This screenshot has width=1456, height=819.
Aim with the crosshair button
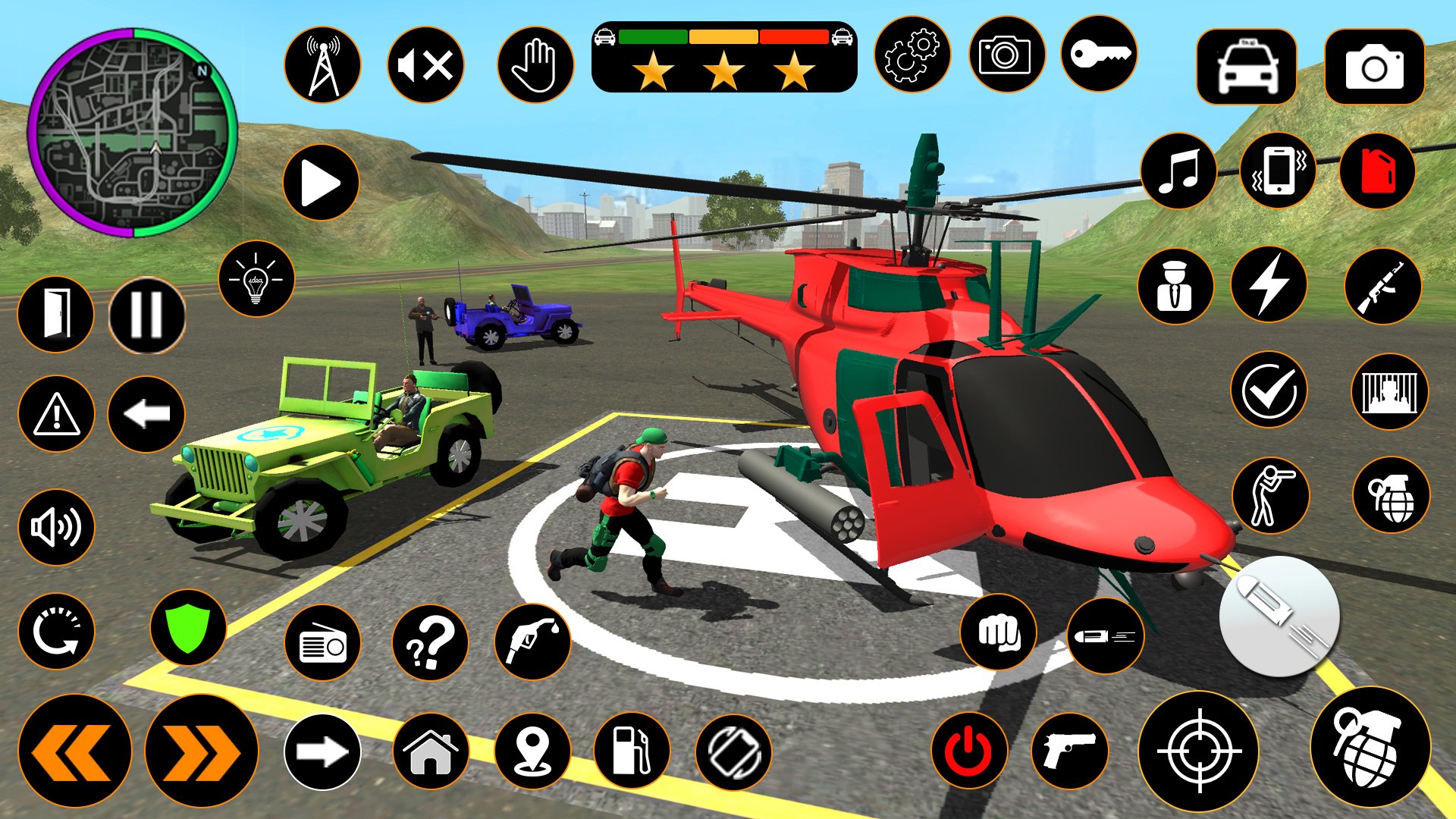click(x=1199, y=752)
